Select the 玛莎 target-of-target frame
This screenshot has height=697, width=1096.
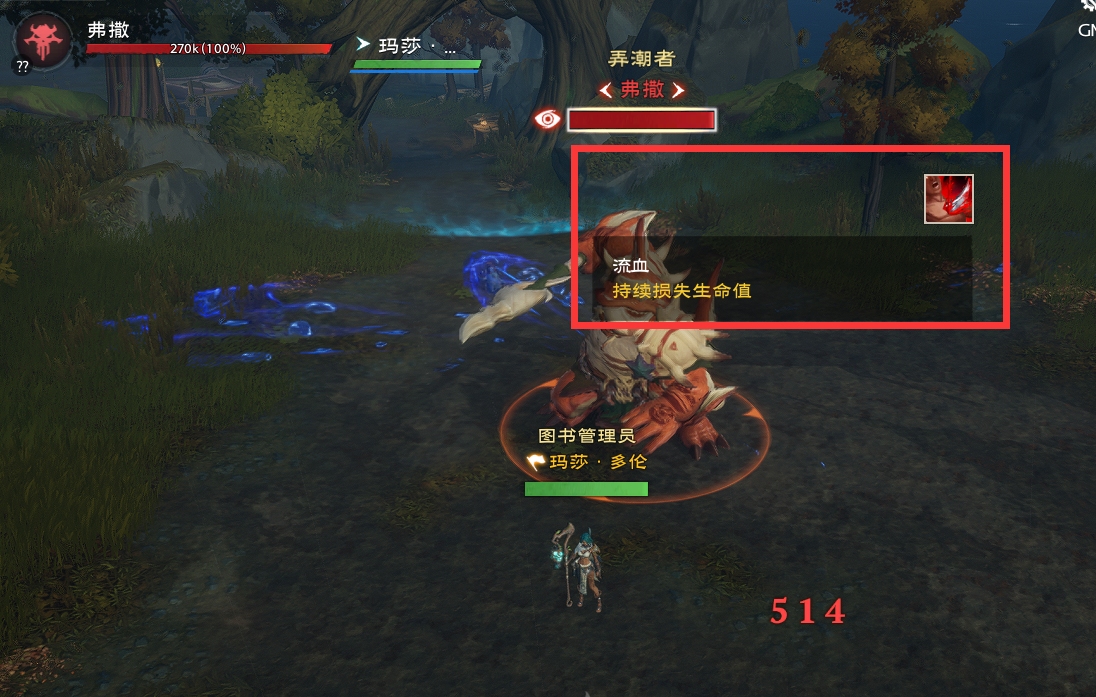[416, 55]
